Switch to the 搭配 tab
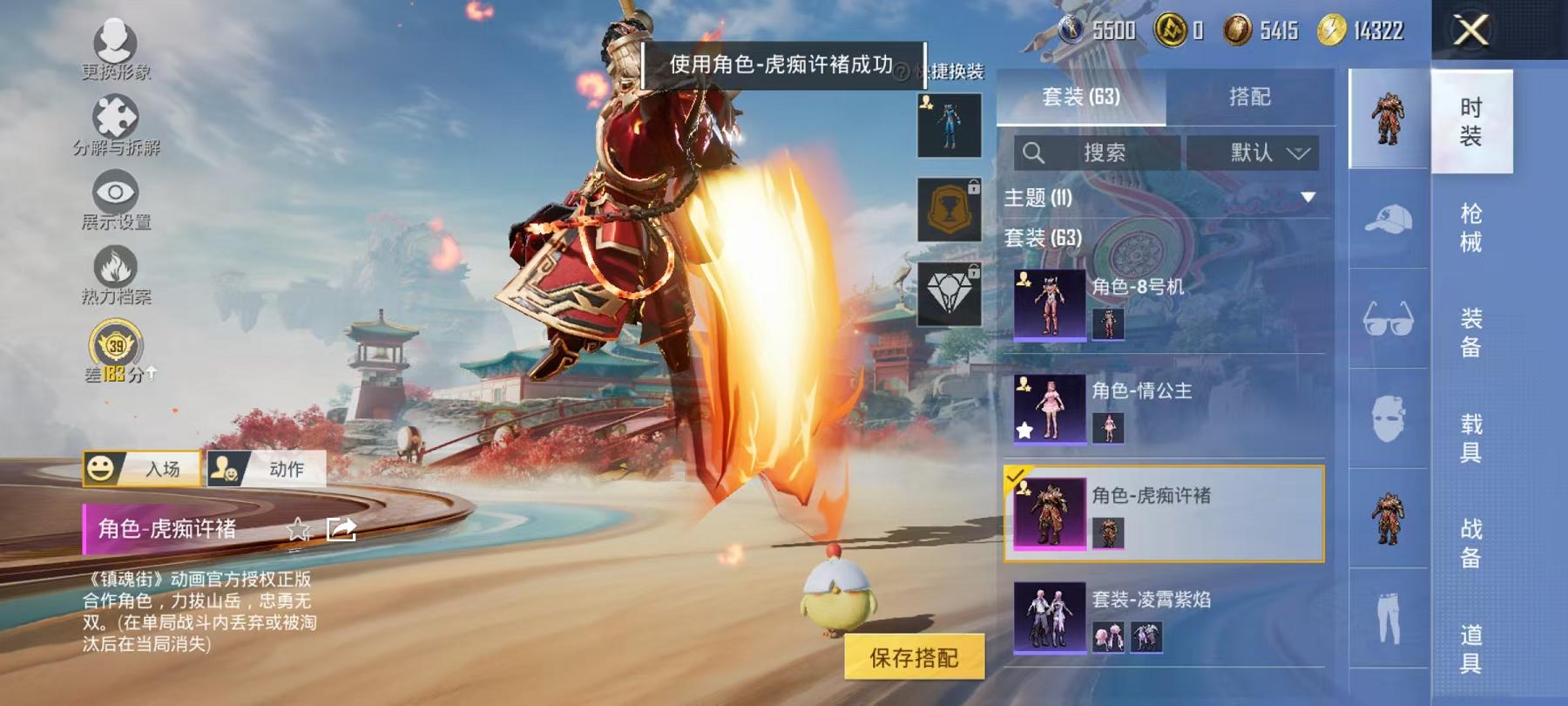The image size is (1568, 706). pyautogui.click(x=1252, y=96)
